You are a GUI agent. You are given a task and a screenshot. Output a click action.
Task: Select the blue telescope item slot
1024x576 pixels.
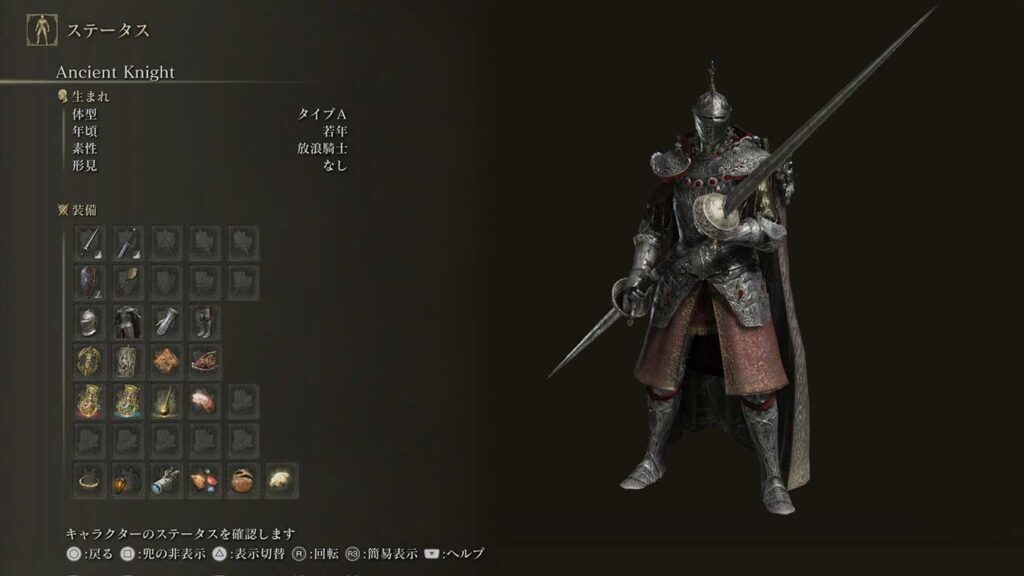tap(166, 480)
